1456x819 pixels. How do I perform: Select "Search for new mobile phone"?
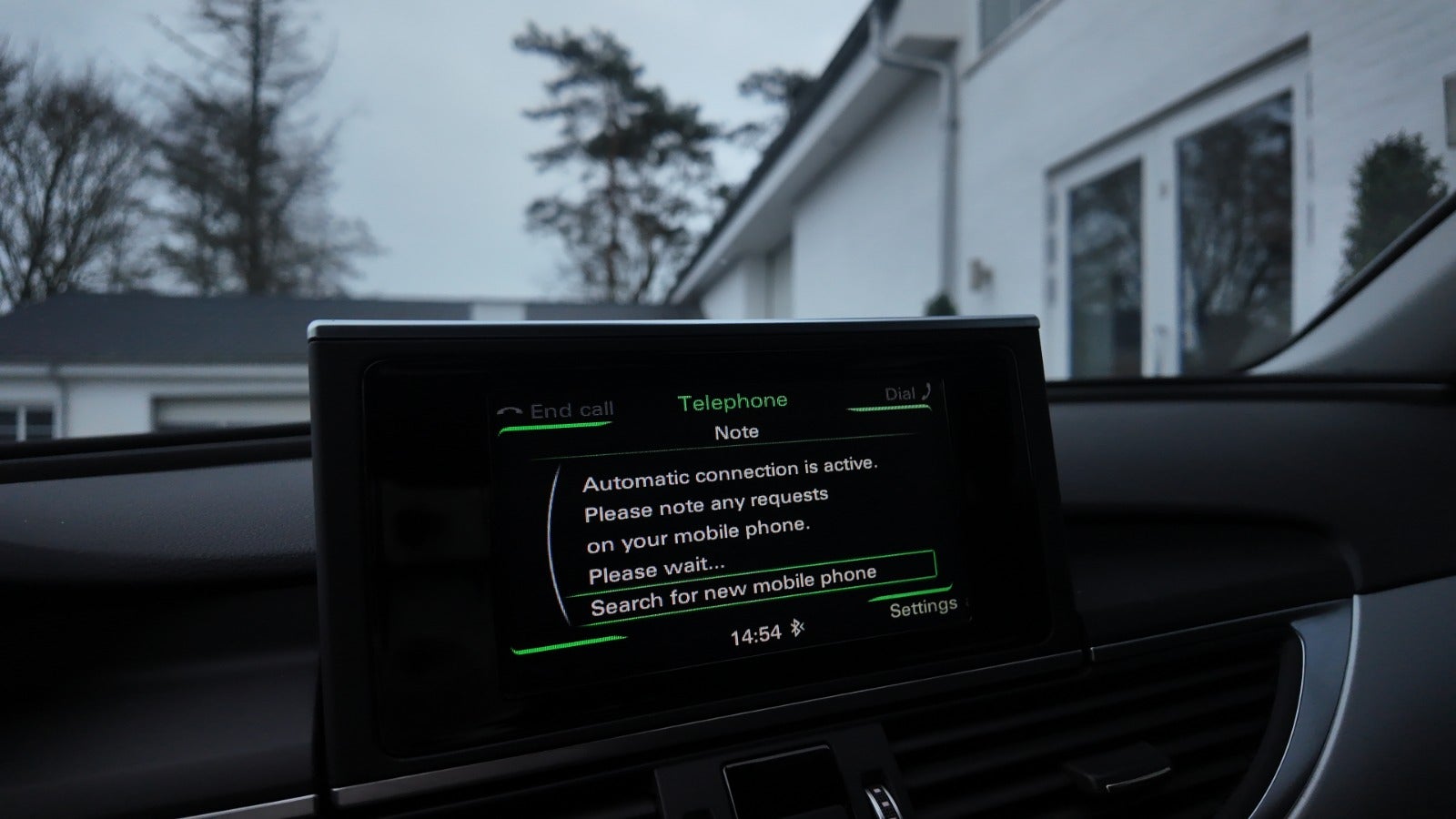733,591
